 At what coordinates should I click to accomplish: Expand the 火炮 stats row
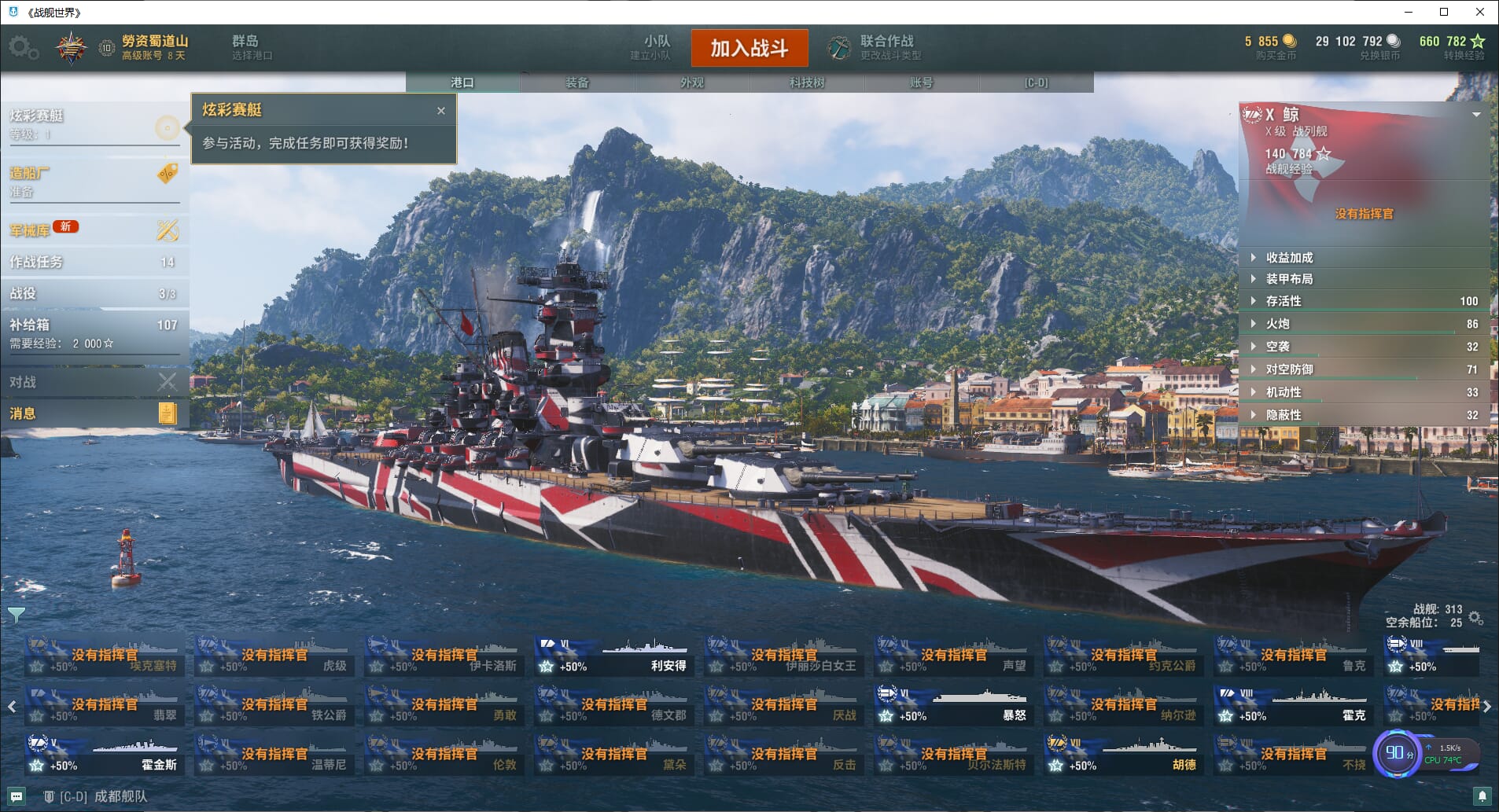[1277, 324]
